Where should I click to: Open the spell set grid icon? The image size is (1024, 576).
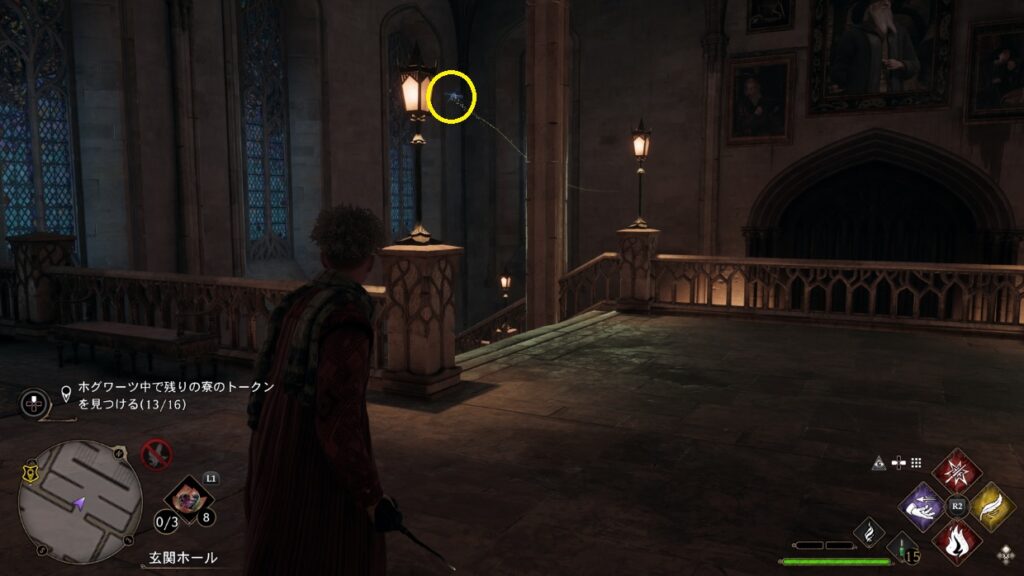click(915, 463)
